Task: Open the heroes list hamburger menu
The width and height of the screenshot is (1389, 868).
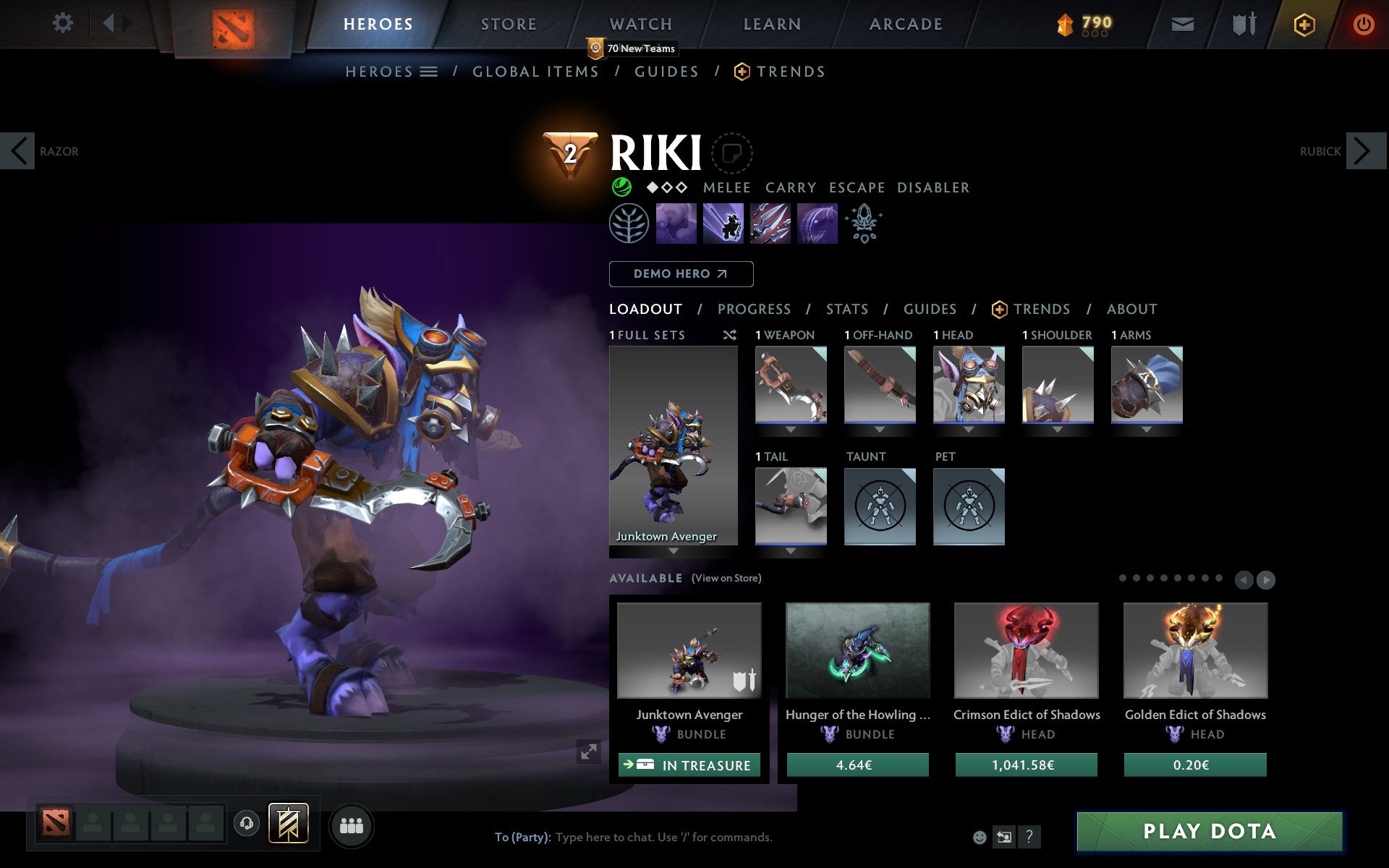Action: click(x=429, y=71)
